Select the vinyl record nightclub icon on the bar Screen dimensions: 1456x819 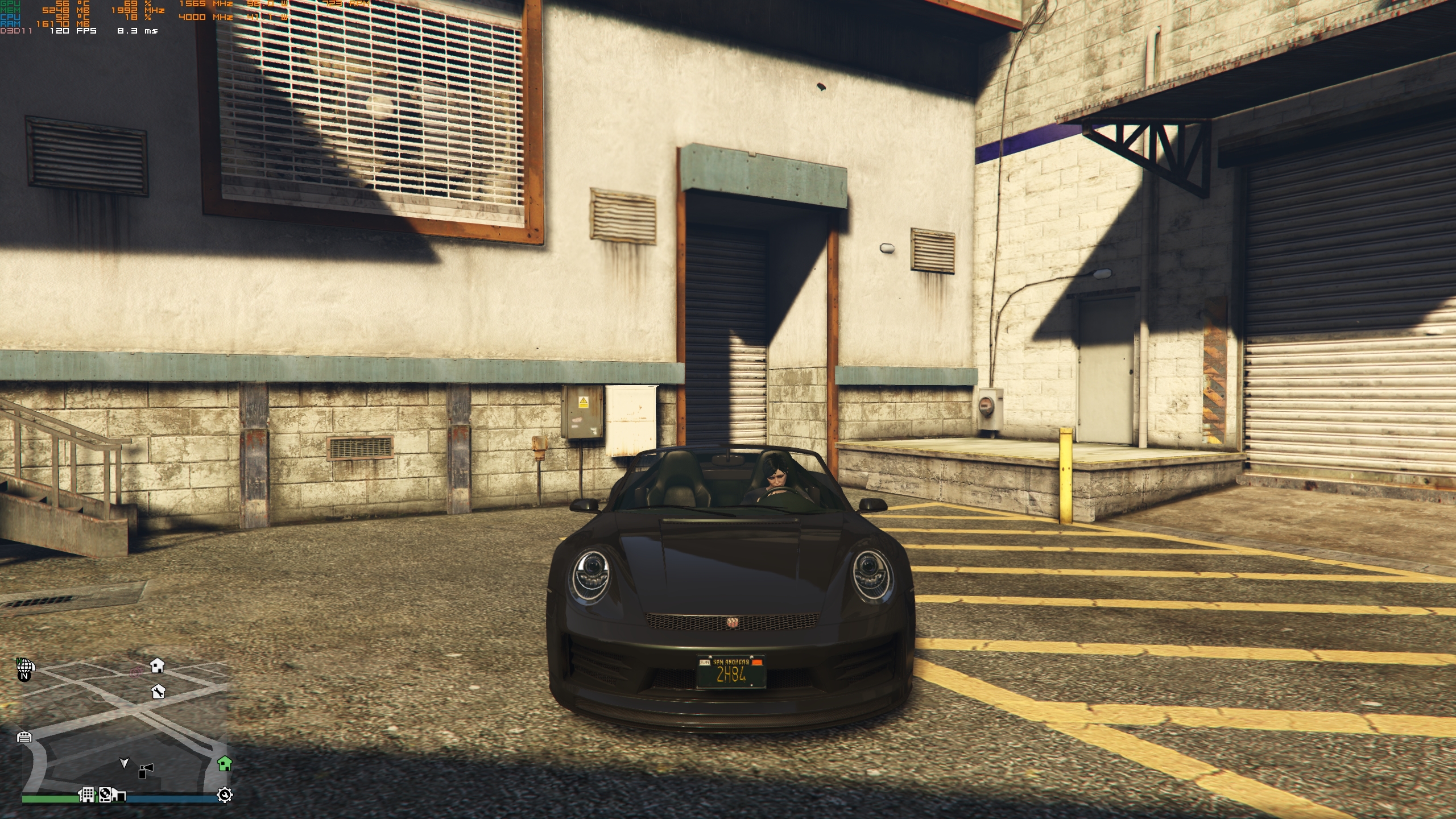tap(105, 795)
